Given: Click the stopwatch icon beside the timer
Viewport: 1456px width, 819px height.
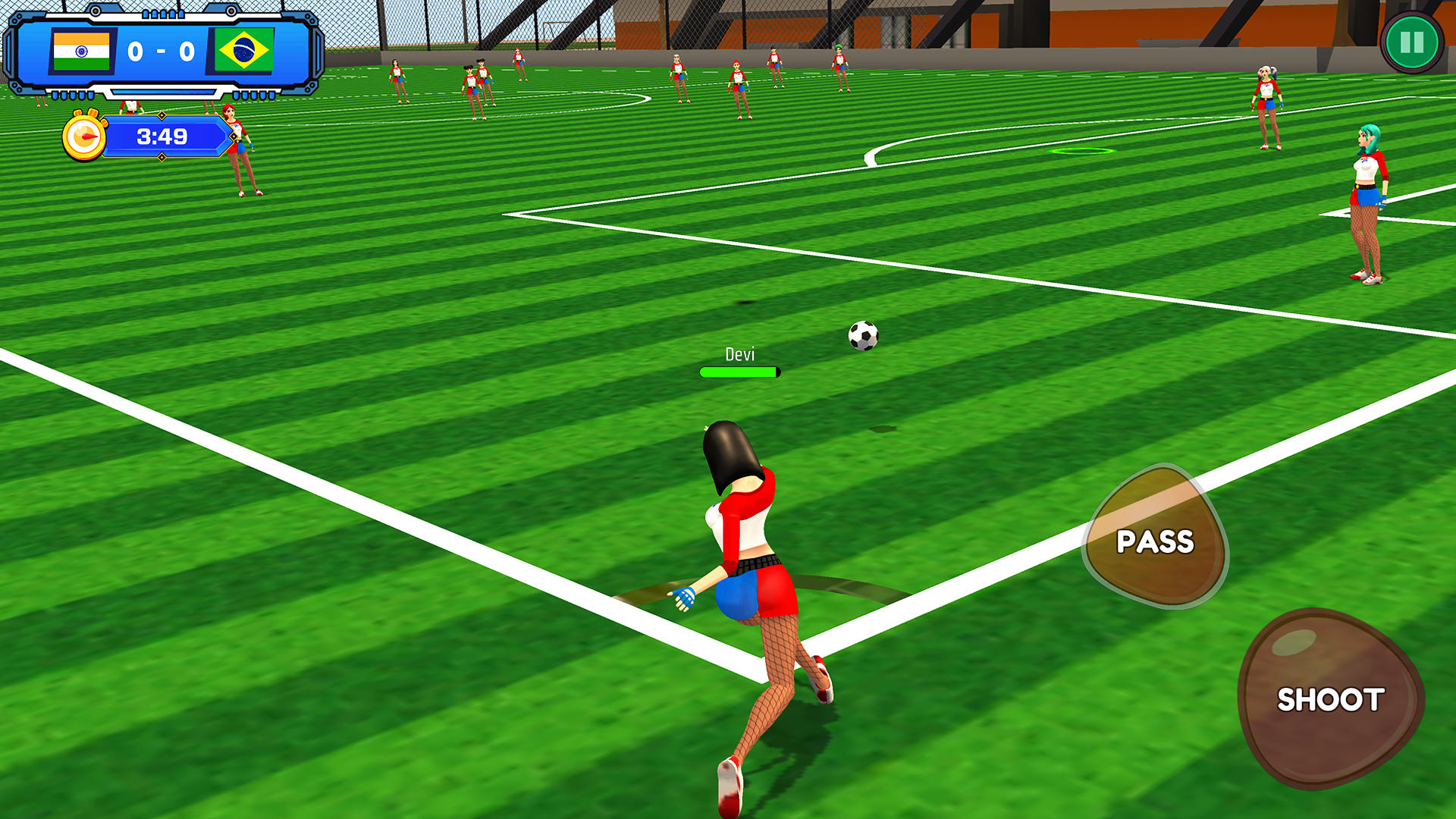Looking at the screenshot, I should (86, 136).
